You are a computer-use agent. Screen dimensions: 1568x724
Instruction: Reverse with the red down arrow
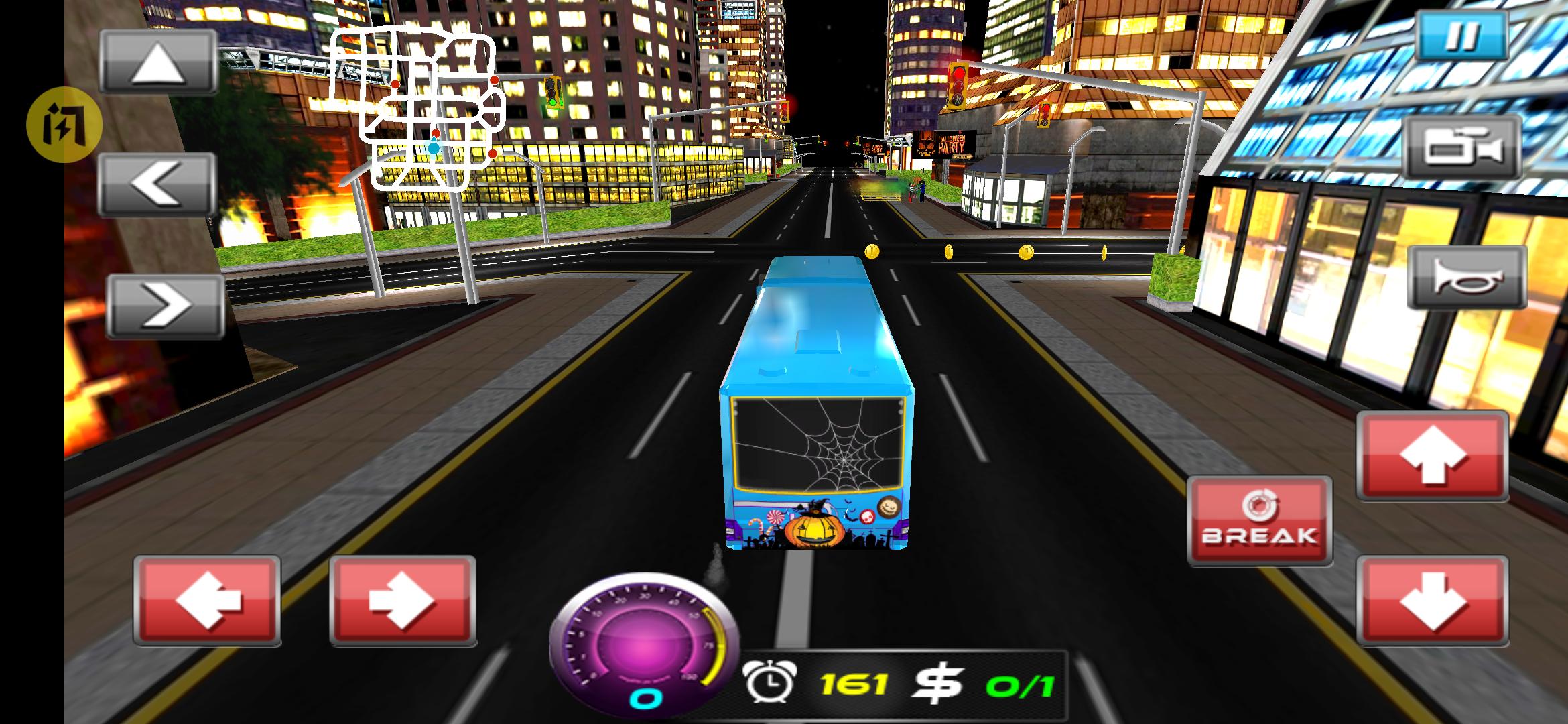coord(1433,601)
